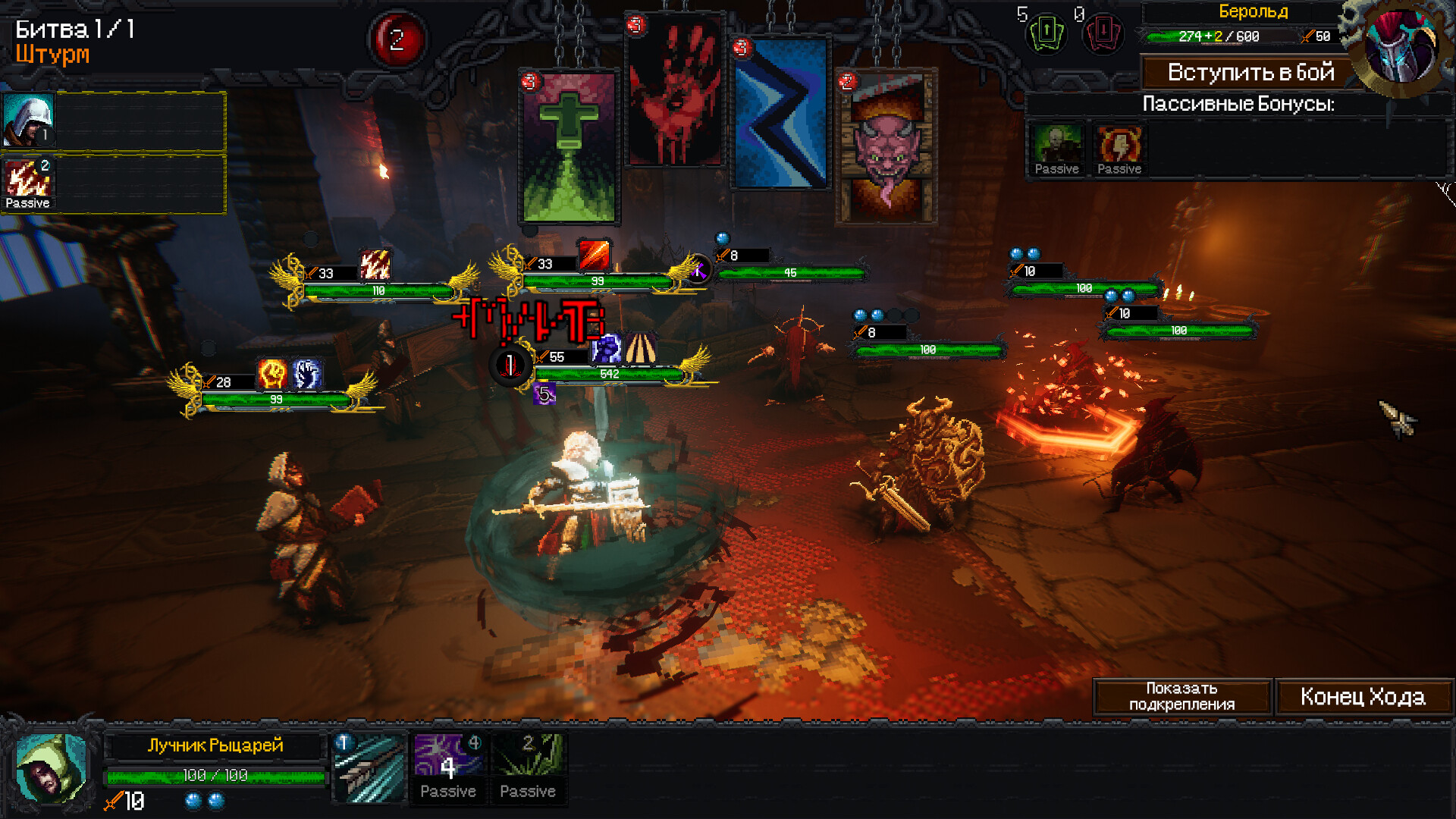
Task: Click the "Вступить в бой" button
Action: pyautogui.click(x=1250, y=73)
